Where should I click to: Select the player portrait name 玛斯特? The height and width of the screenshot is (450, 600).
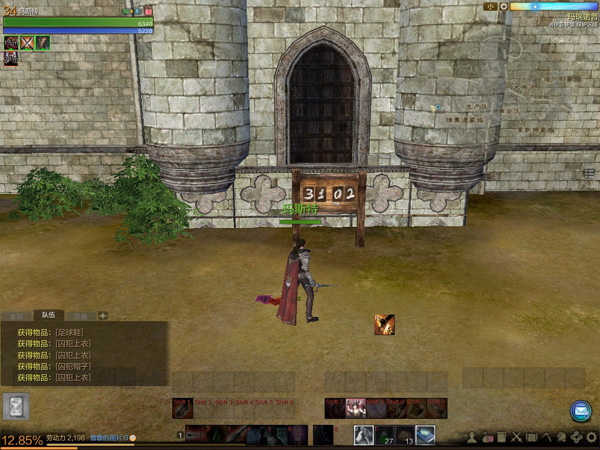30,11
